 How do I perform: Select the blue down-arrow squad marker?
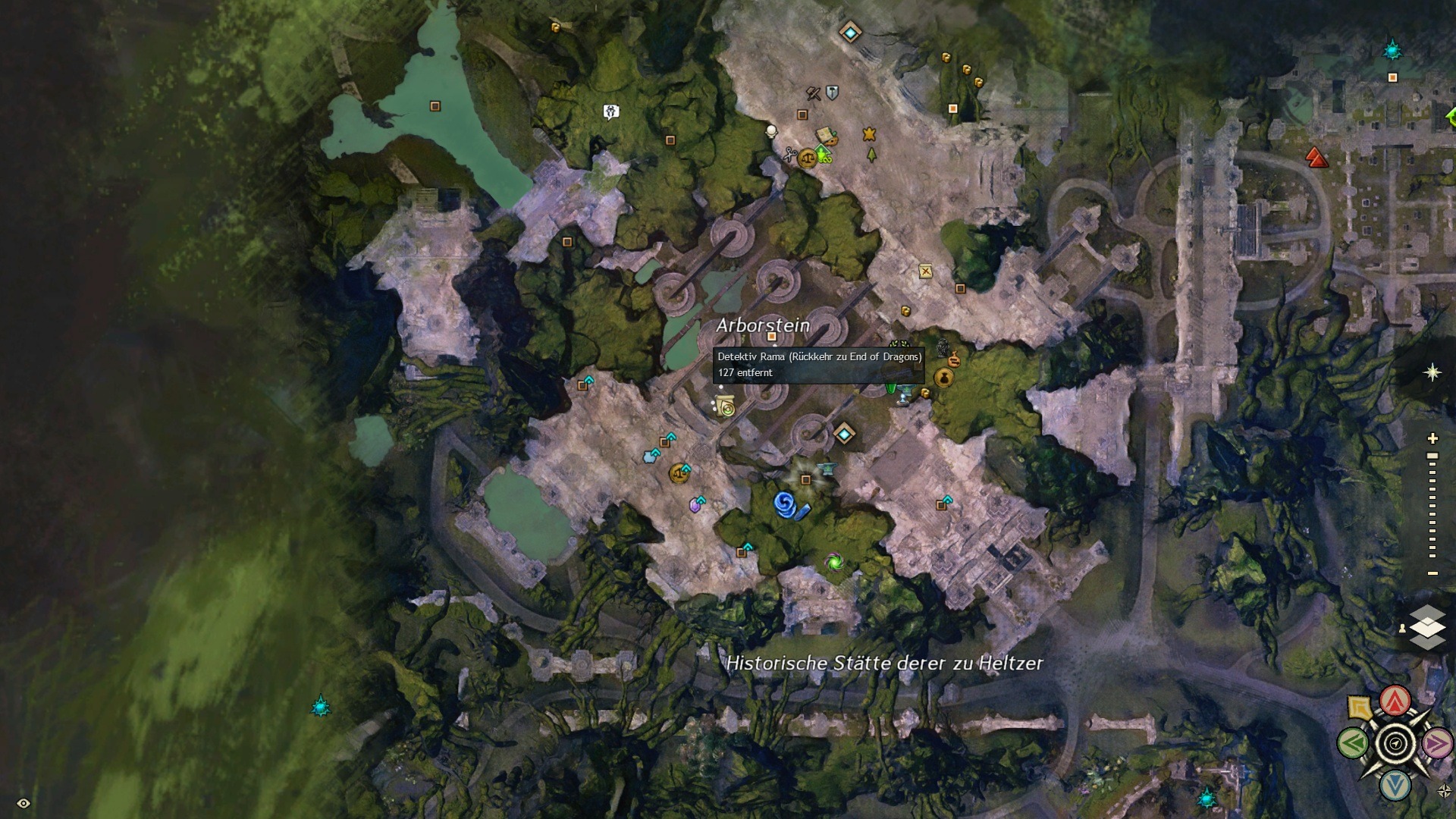1395,786
